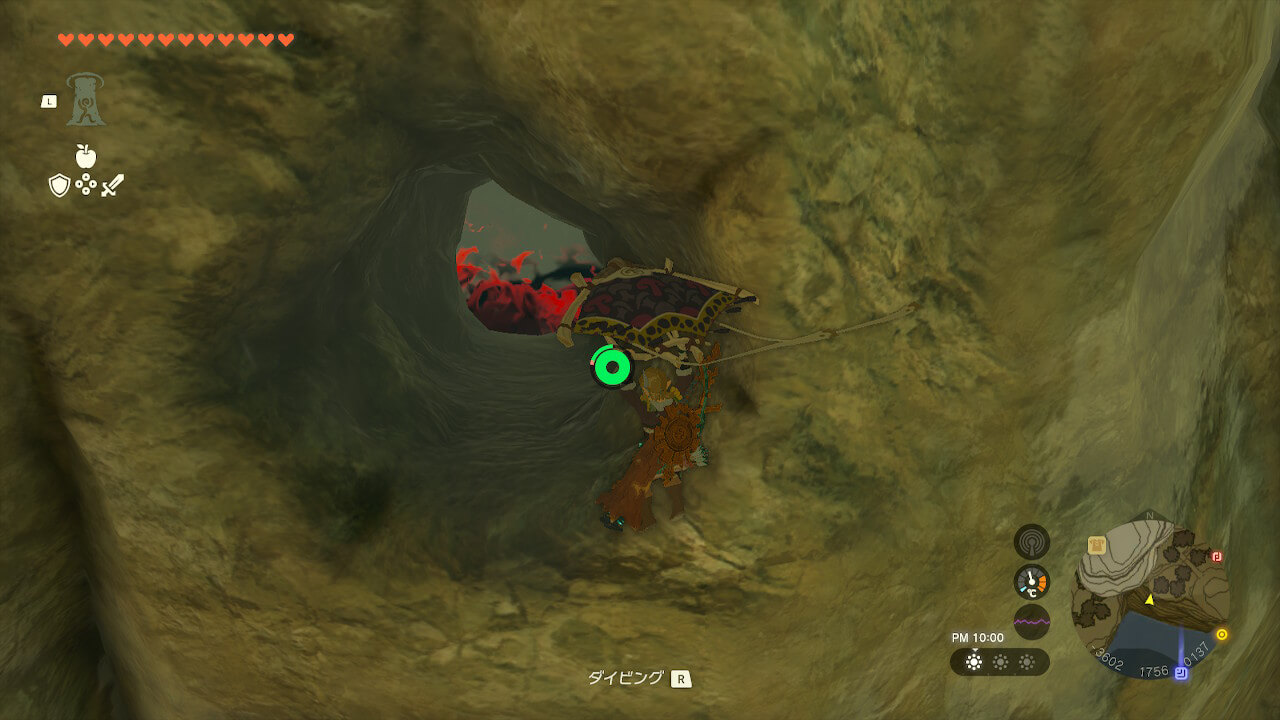Open the circular minimap
The image size is (1280, 720).
tap(1150, 597)
